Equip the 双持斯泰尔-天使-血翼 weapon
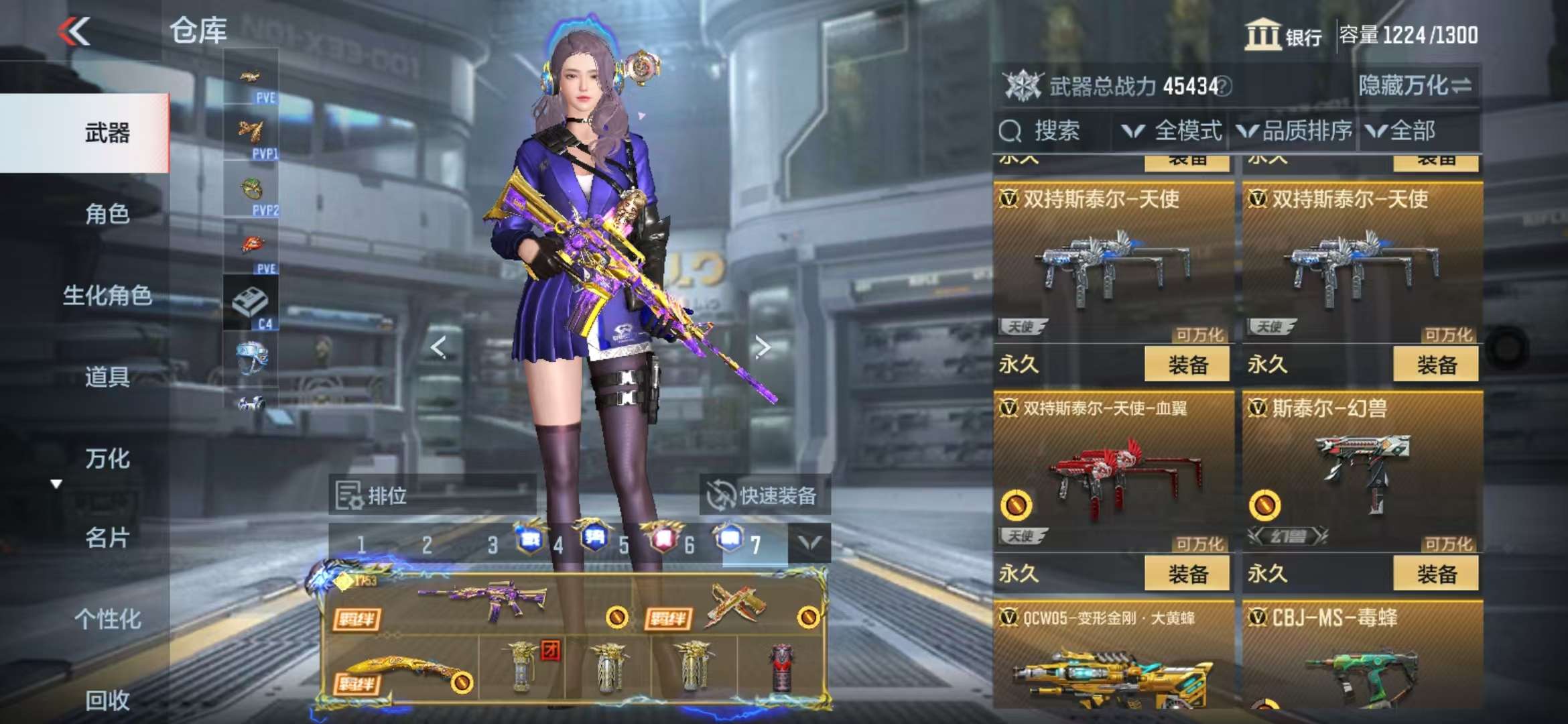 pos(1187,574)
